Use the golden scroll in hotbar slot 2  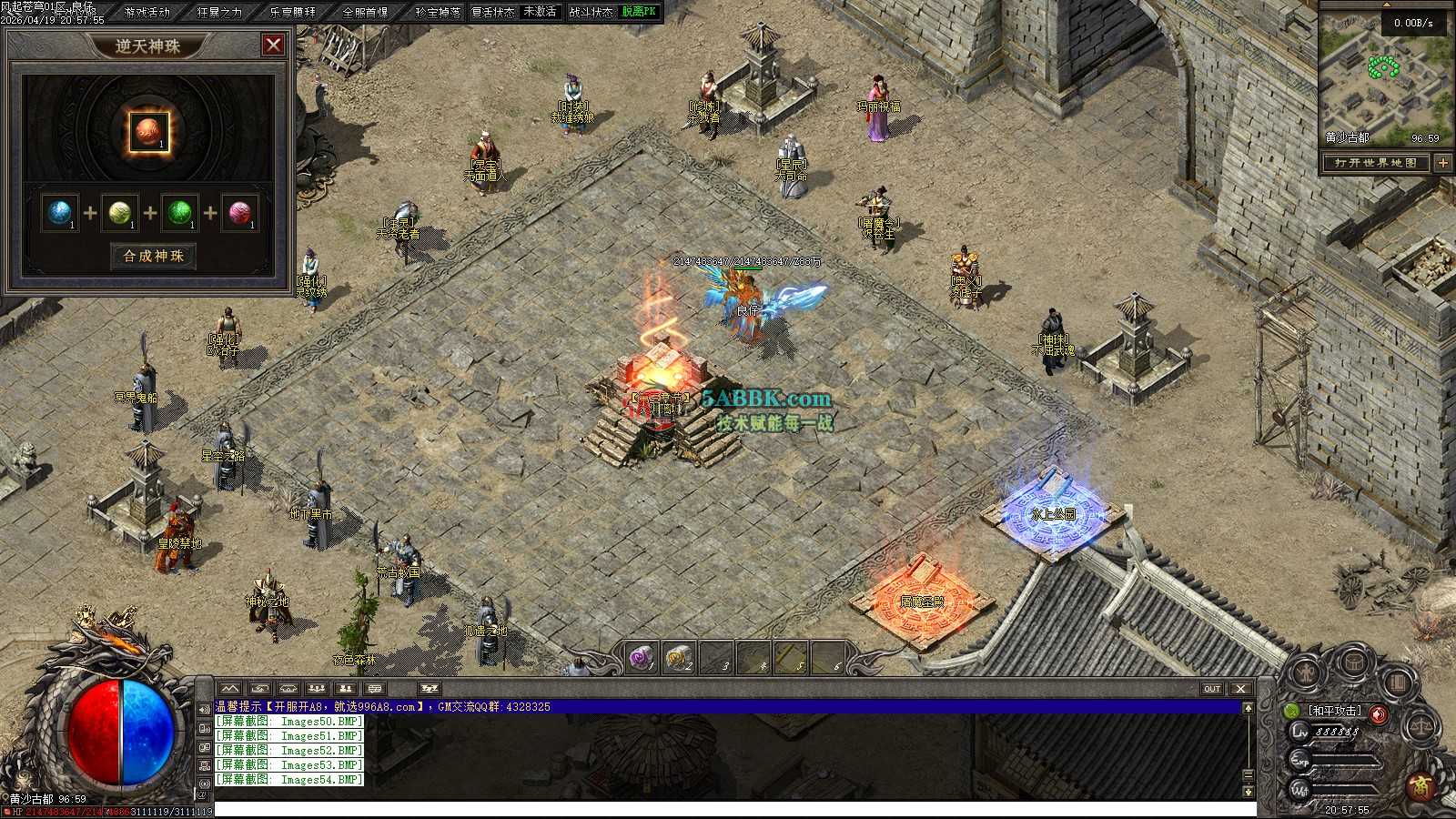point(679,657)
